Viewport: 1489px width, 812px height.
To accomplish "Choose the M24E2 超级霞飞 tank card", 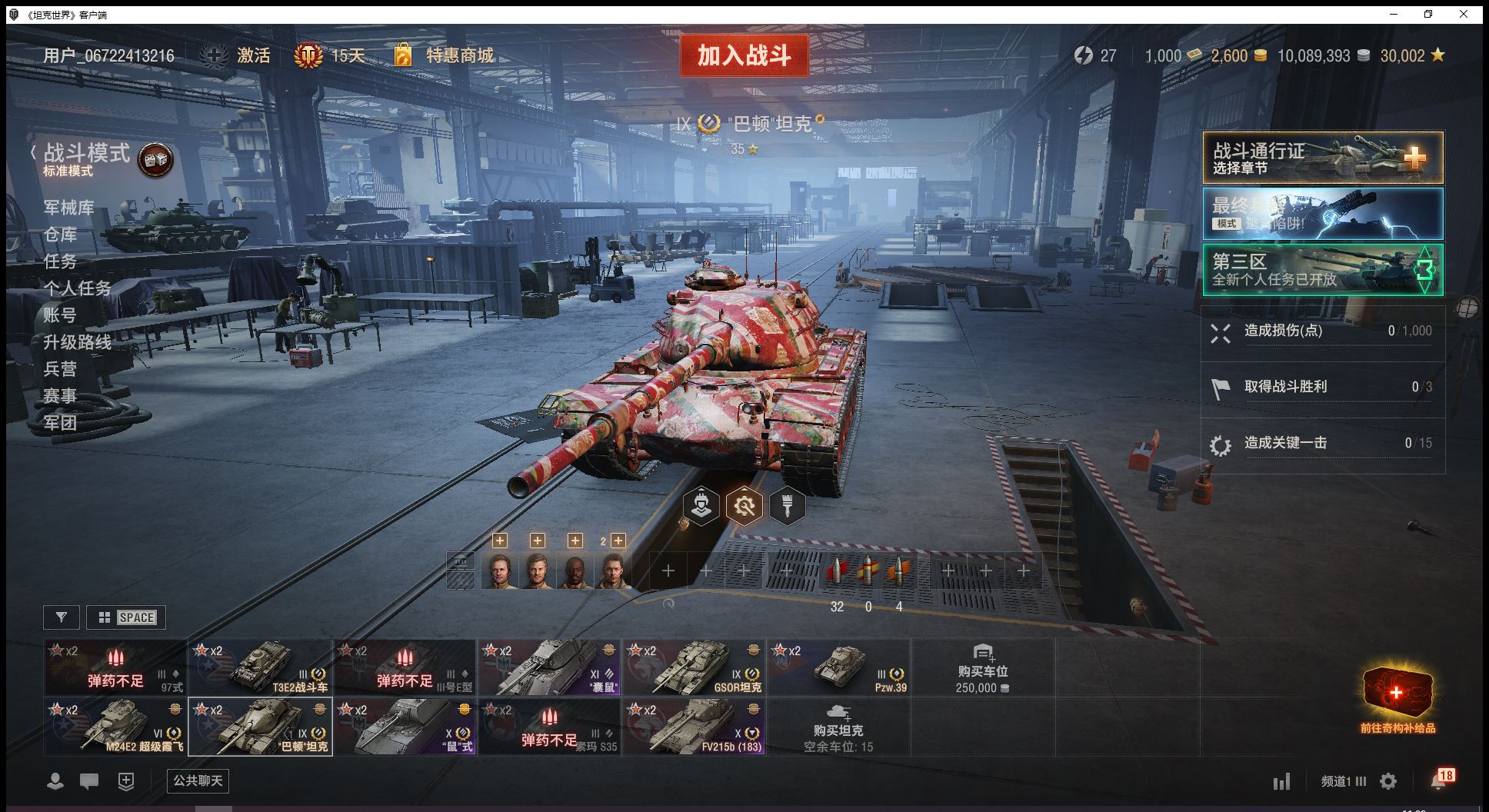I will 115,727.
